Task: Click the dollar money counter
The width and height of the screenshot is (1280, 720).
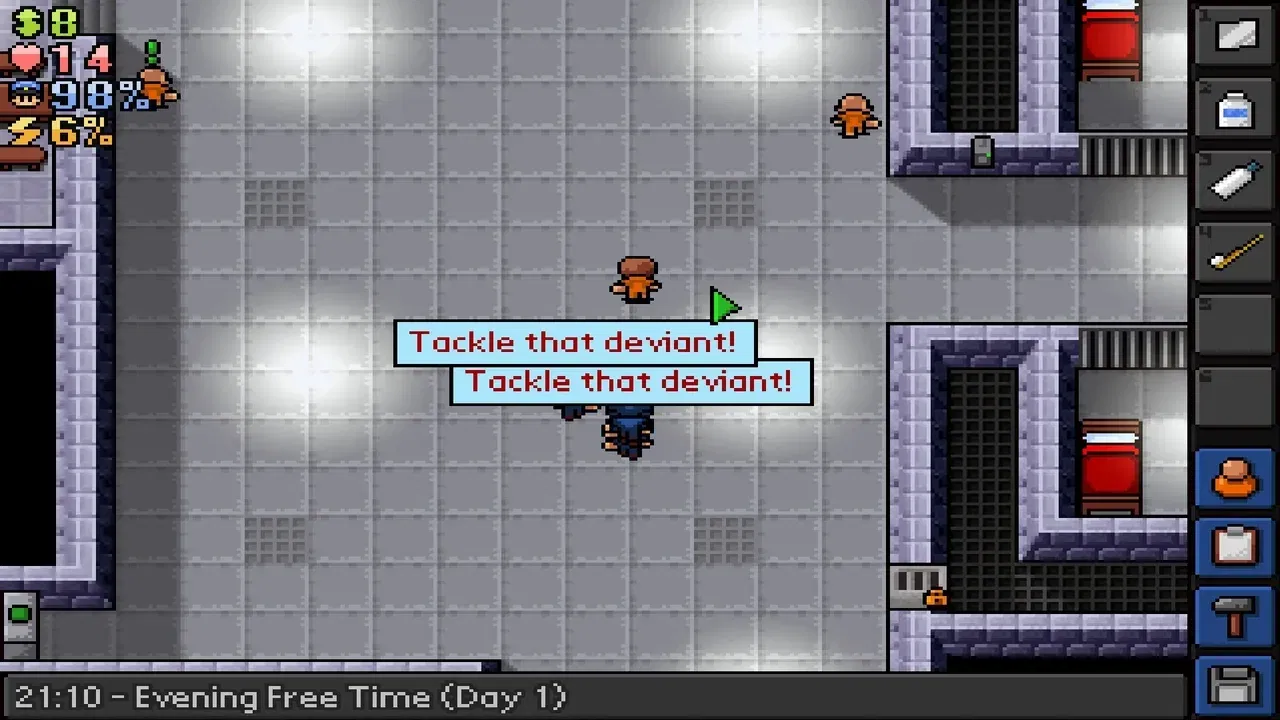Action: (x=28, y=20)
